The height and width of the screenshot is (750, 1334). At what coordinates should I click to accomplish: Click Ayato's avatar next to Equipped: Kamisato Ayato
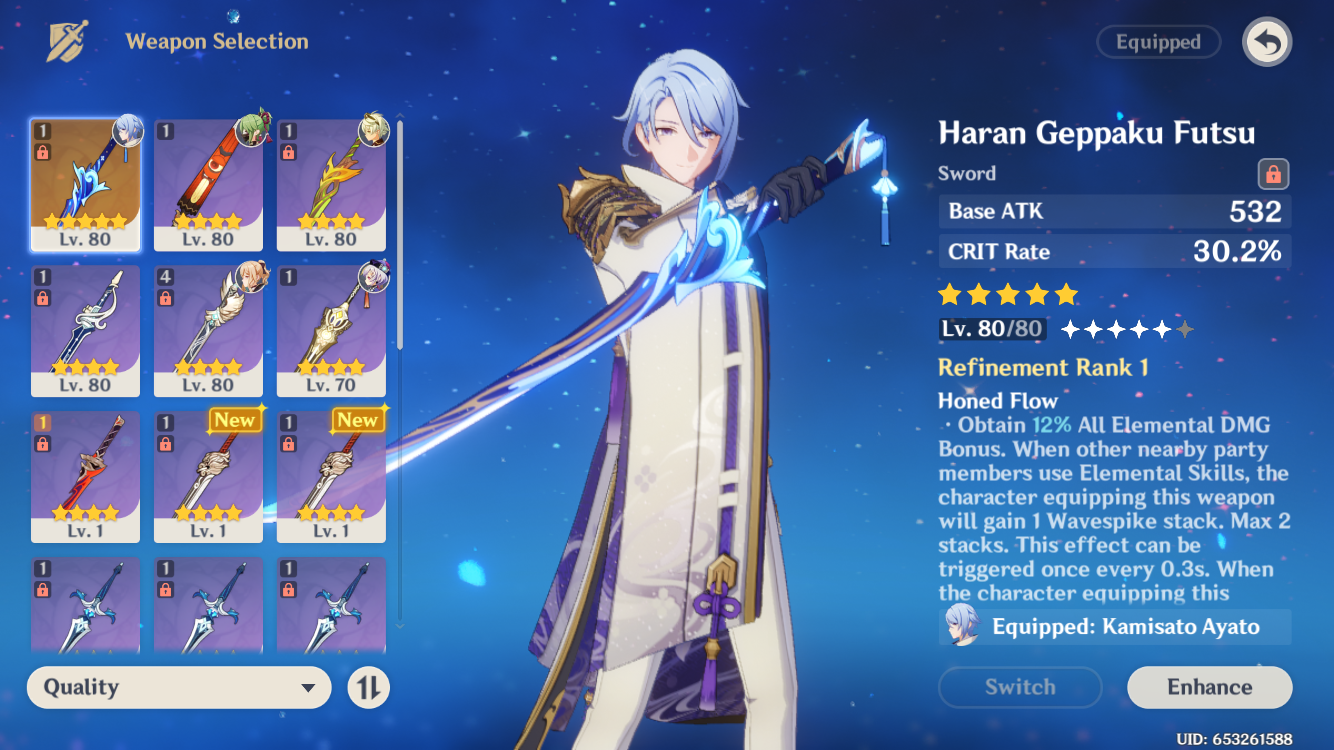[963, 627]
